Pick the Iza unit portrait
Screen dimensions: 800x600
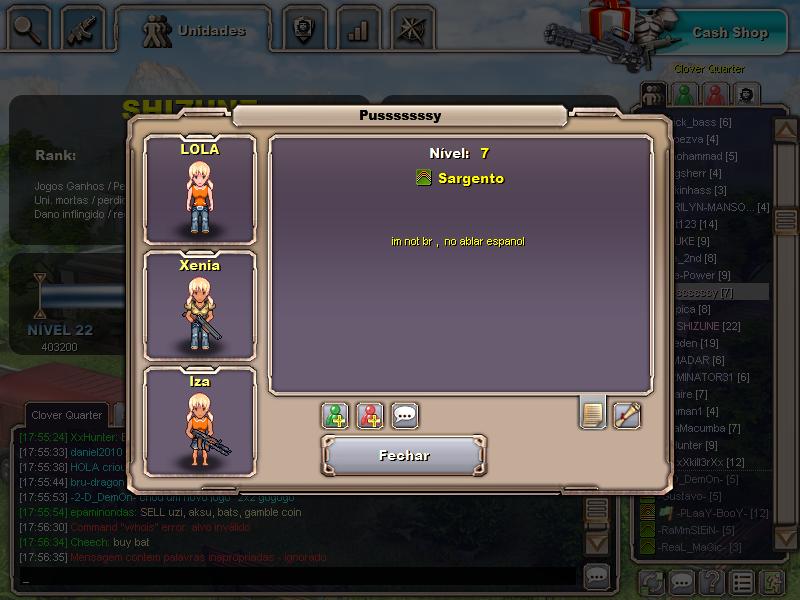point(200,420)
